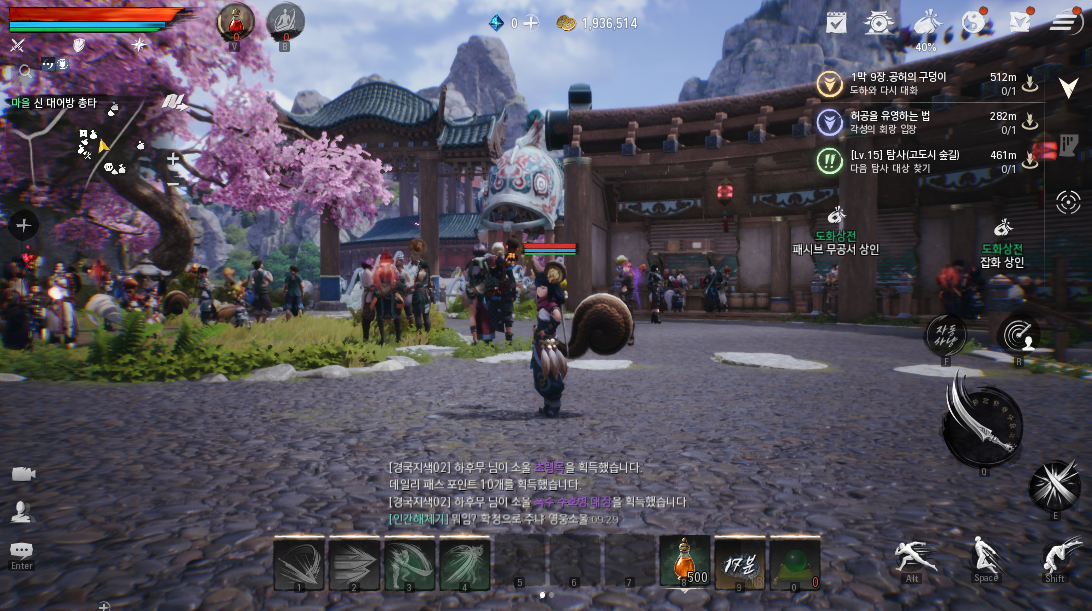Screen dimensions: 1092x611
Task: Select the '1막 9장.공허의 구덩이' quest entry
Action: [898, 83]
